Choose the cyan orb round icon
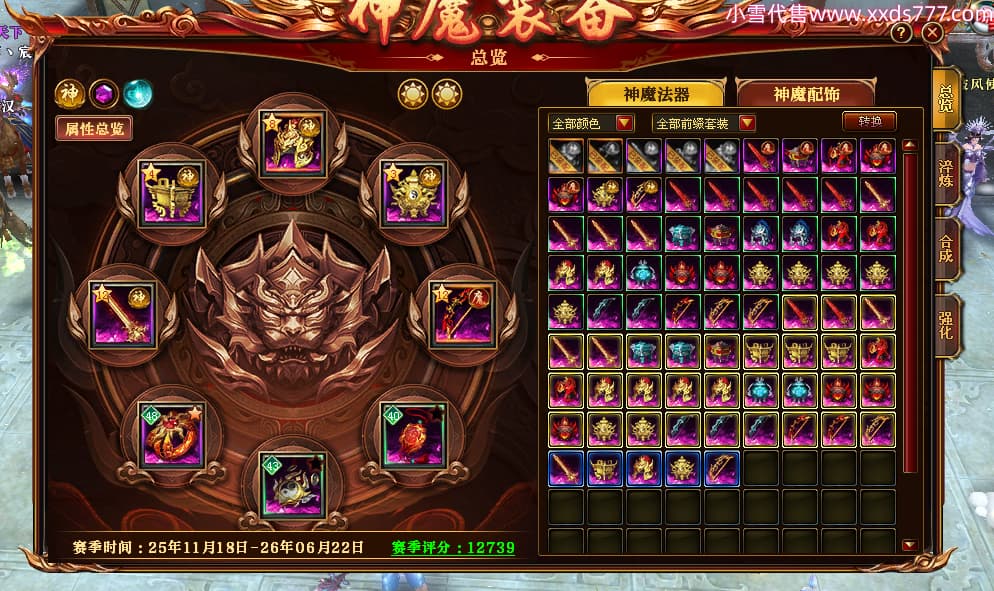The height and width of the screenshot is (591, 994). click(x=138, y=94)
